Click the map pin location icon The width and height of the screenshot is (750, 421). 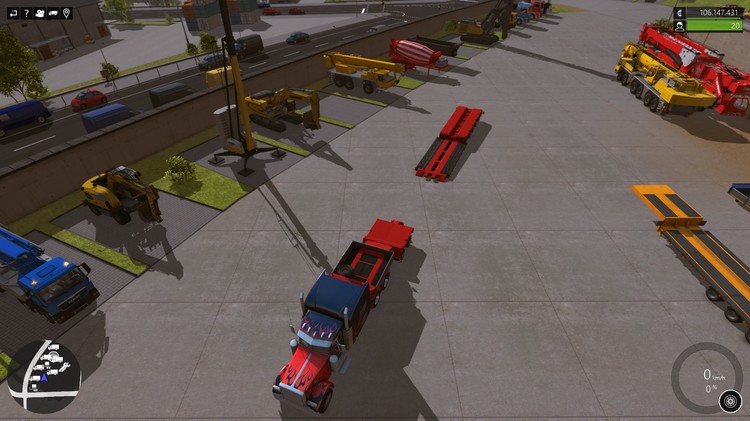click(67, 13)
